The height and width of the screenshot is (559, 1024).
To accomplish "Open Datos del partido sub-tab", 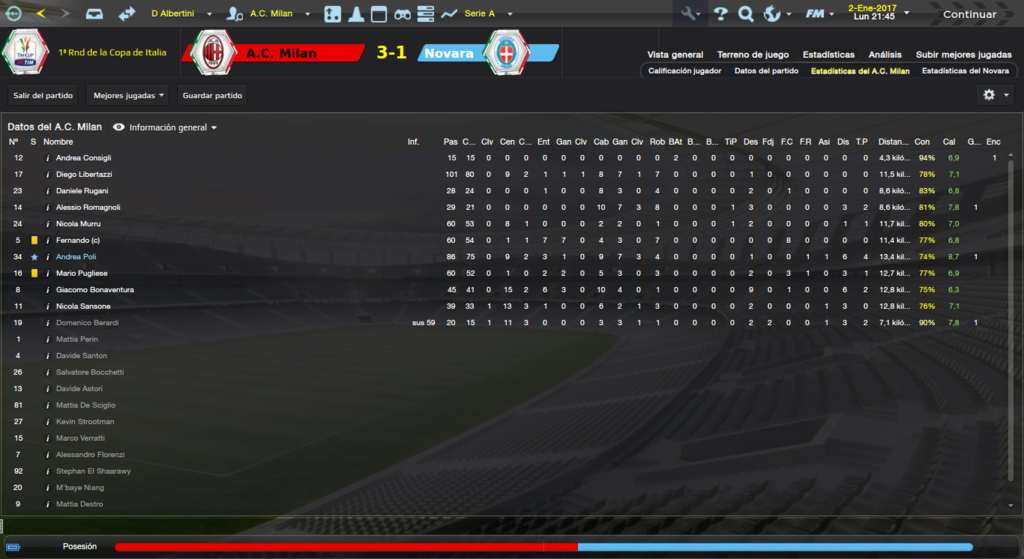I will [765, 71].
